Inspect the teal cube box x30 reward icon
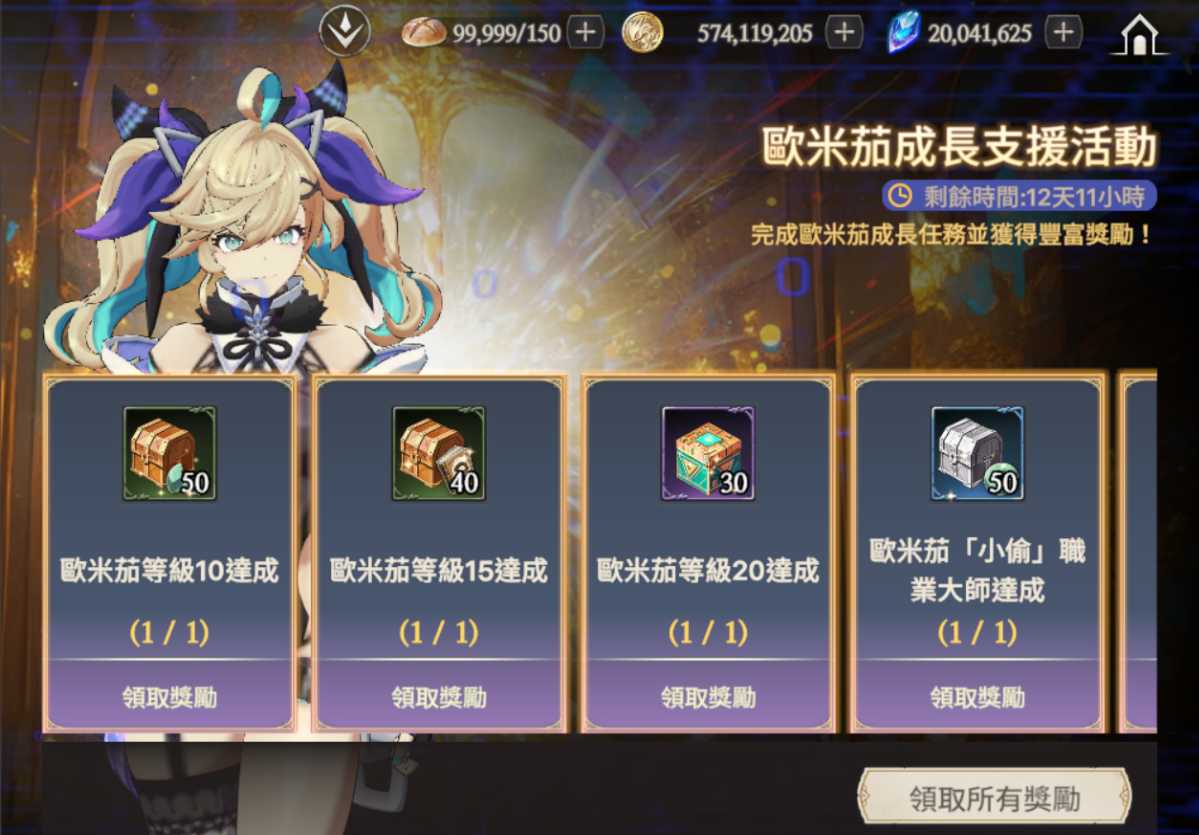Screen dimensions: 1199x835 tap(708, 453)
